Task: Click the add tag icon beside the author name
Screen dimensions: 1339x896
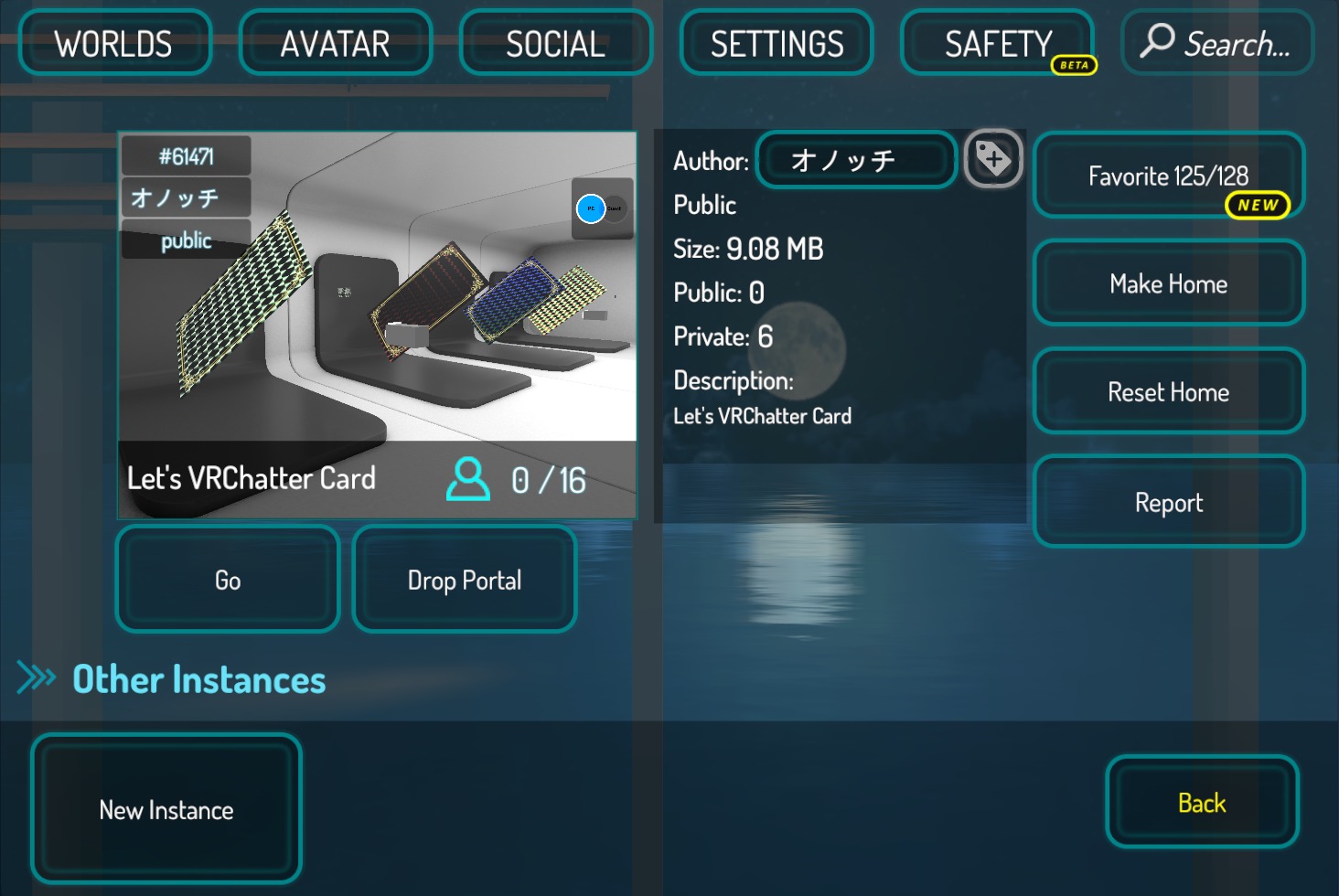Action: (993, 159)
